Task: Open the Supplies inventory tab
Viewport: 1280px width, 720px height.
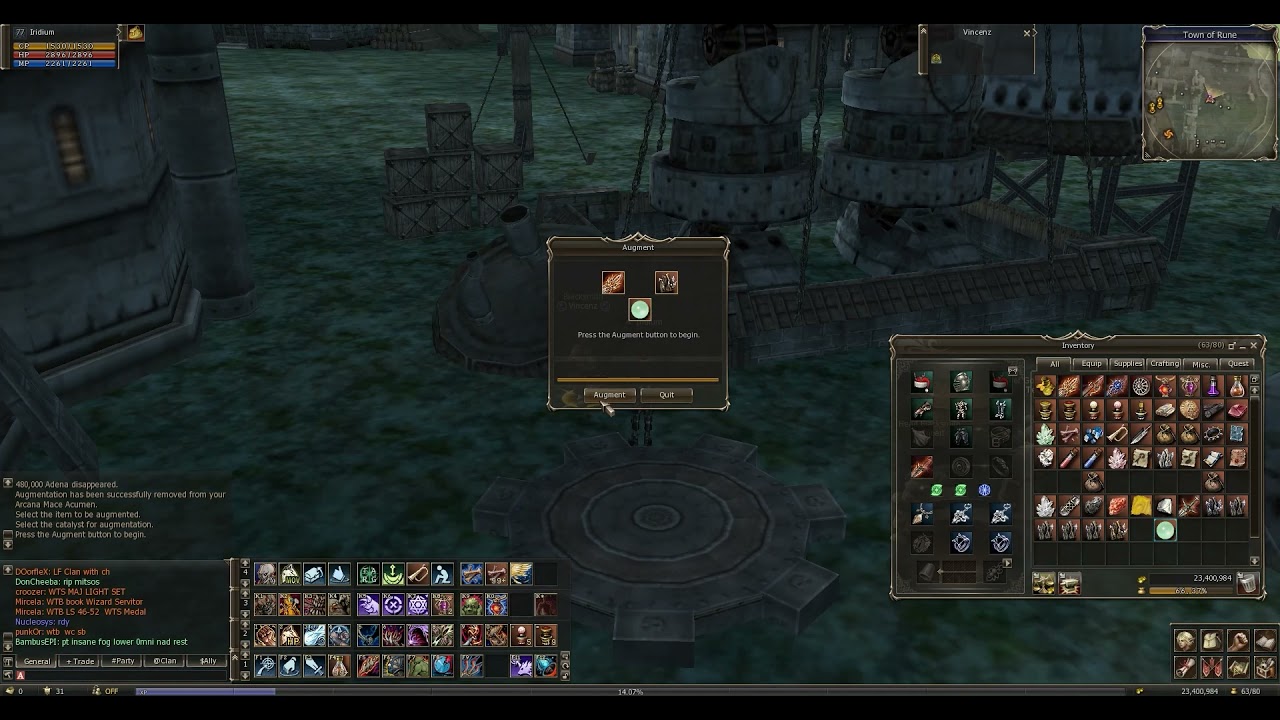Action: click(1127, 364)
